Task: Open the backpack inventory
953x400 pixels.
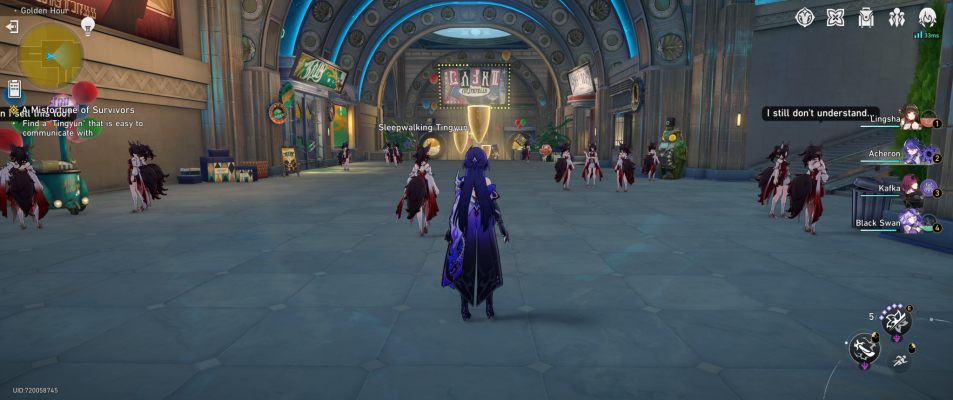Action: coord(866,17)
